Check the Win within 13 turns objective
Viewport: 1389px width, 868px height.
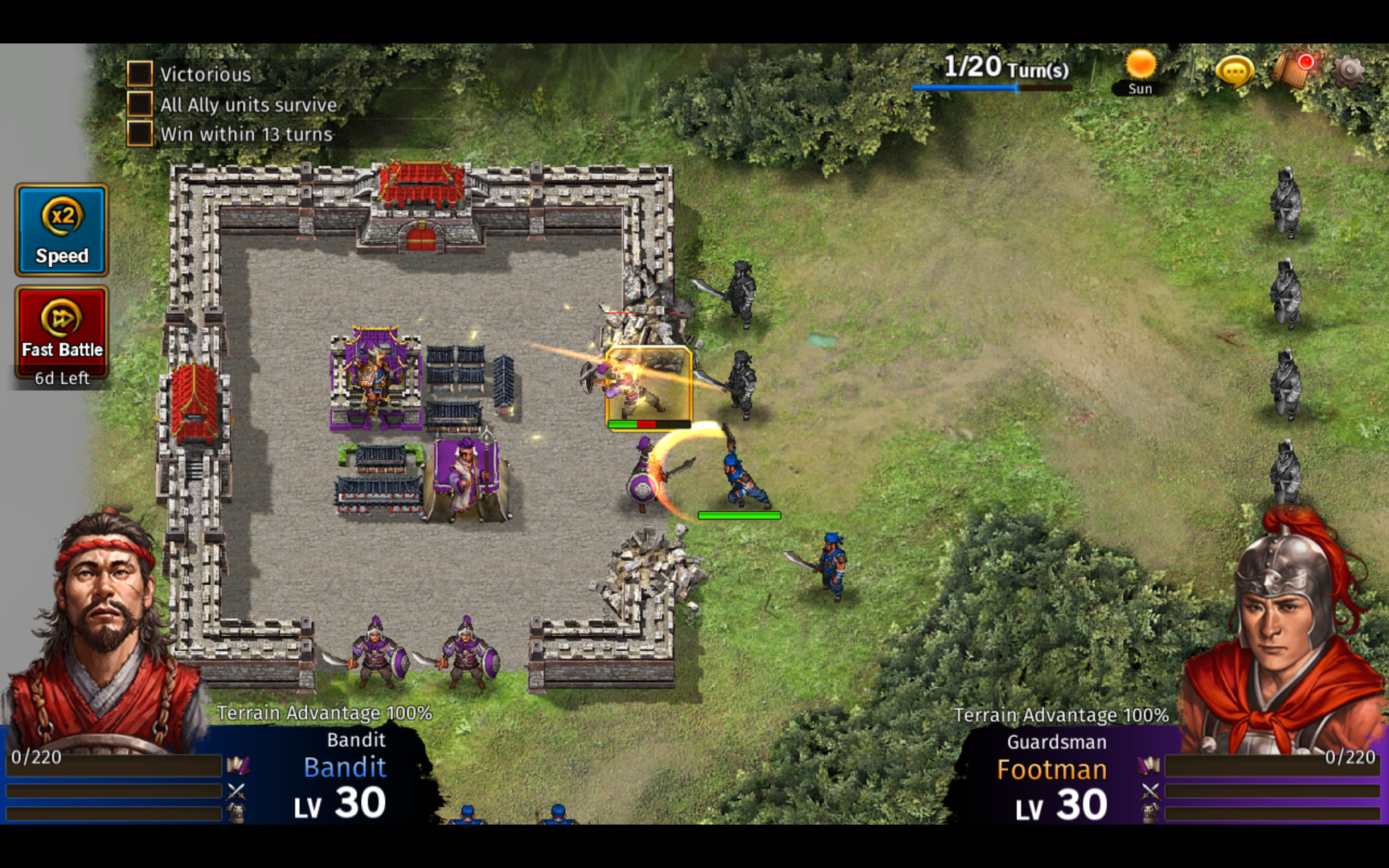[140, 133]
